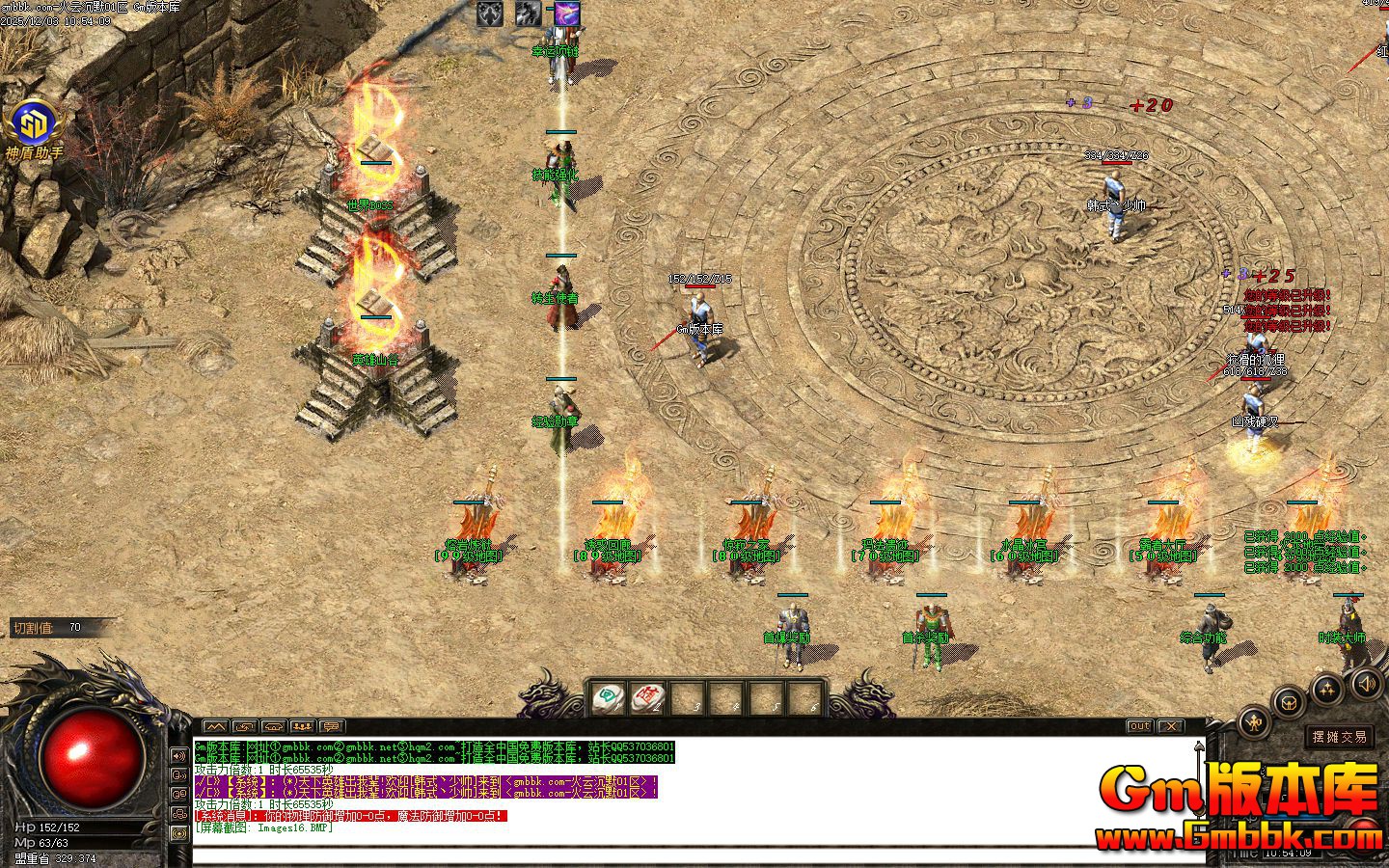Click the chat text input line
Viewport: 1389px width, 868px height.
point(675,854)
